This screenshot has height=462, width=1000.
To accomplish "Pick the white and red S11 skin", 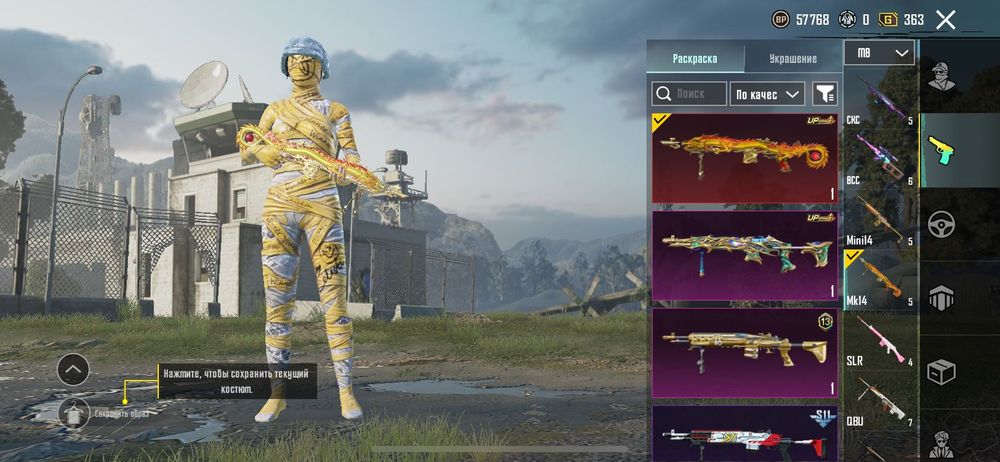I will pyautogui.click(x=745, y=432).
